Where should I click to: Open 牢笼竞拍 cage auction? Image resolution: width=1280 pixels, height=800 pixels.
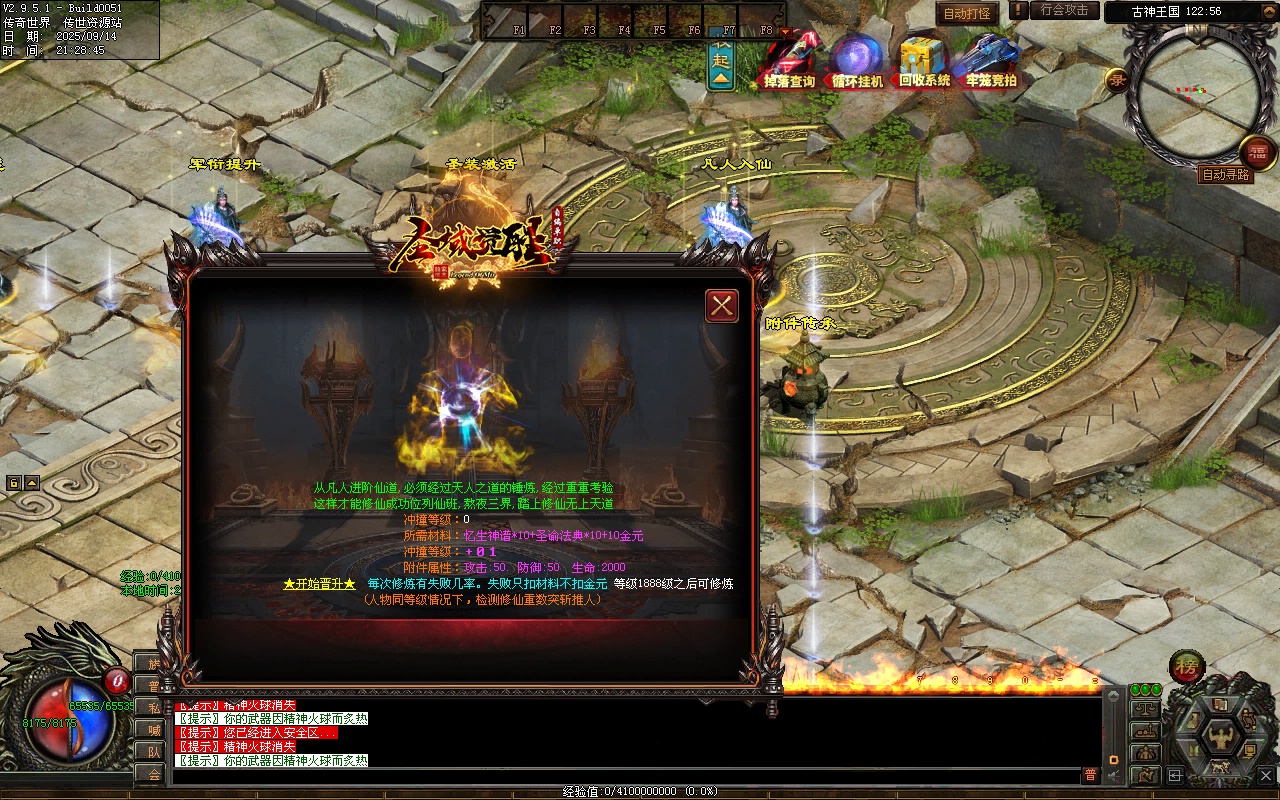989,60
